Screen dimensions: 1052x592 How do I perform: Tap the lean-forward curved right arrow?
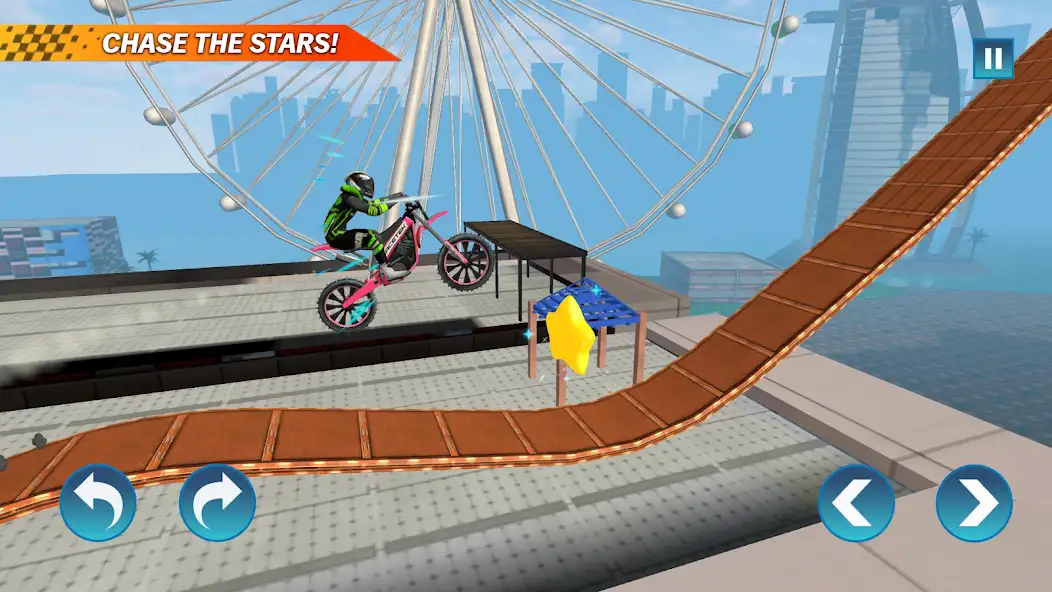(x=217, y=502)
